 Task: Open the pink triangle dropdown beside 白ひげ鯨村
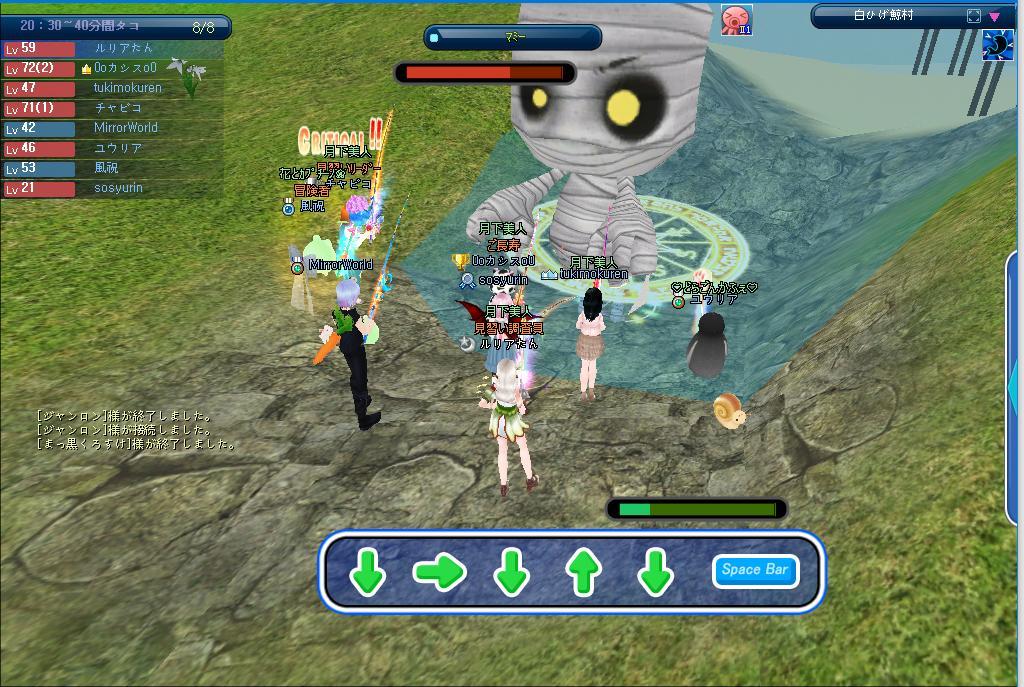[994, 16]
